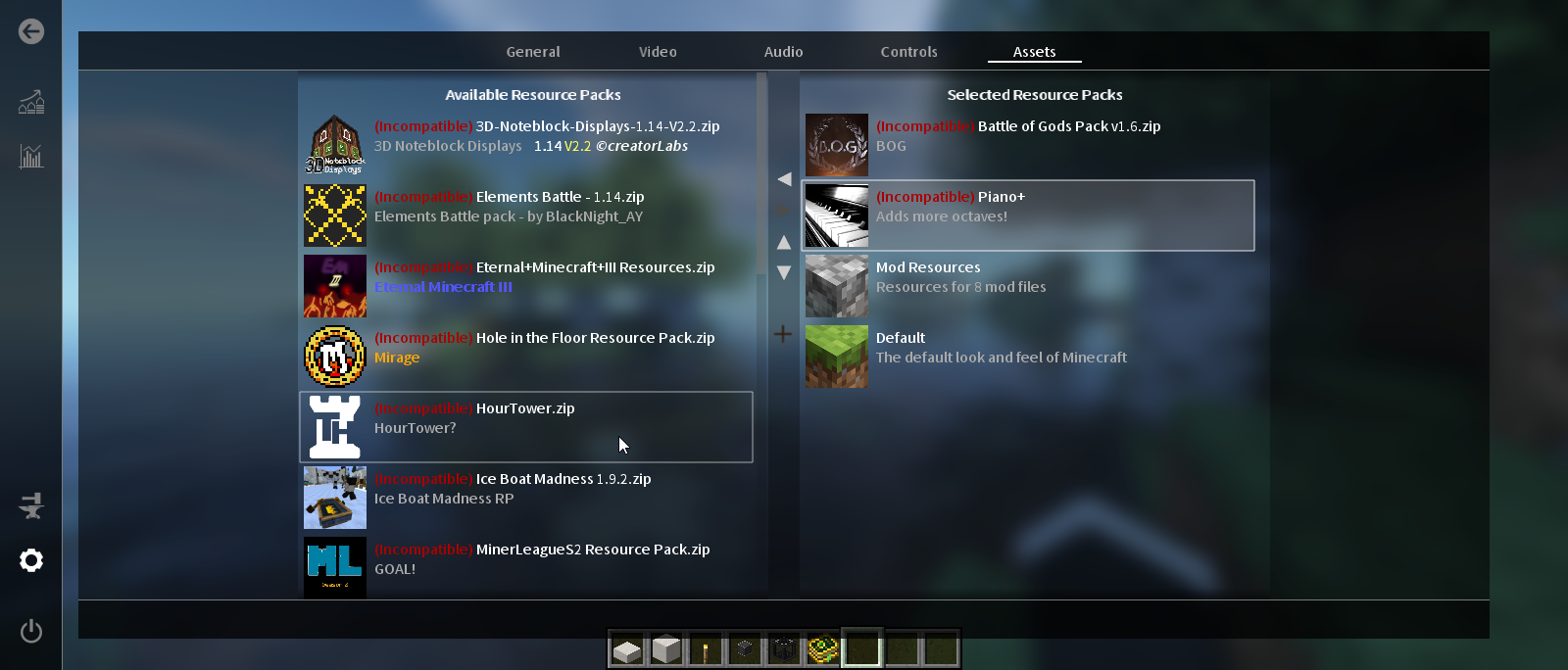Click the power icon in the sidebar
Screen dimensions: 1568x670
coord(31,631)
